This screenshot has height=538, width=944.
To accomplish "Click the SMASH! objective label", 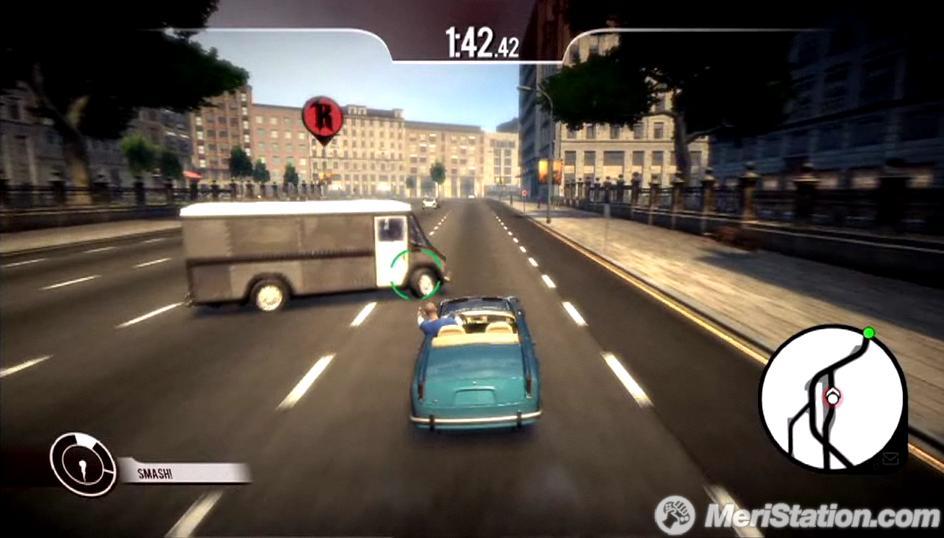I will tap(185, 471).
